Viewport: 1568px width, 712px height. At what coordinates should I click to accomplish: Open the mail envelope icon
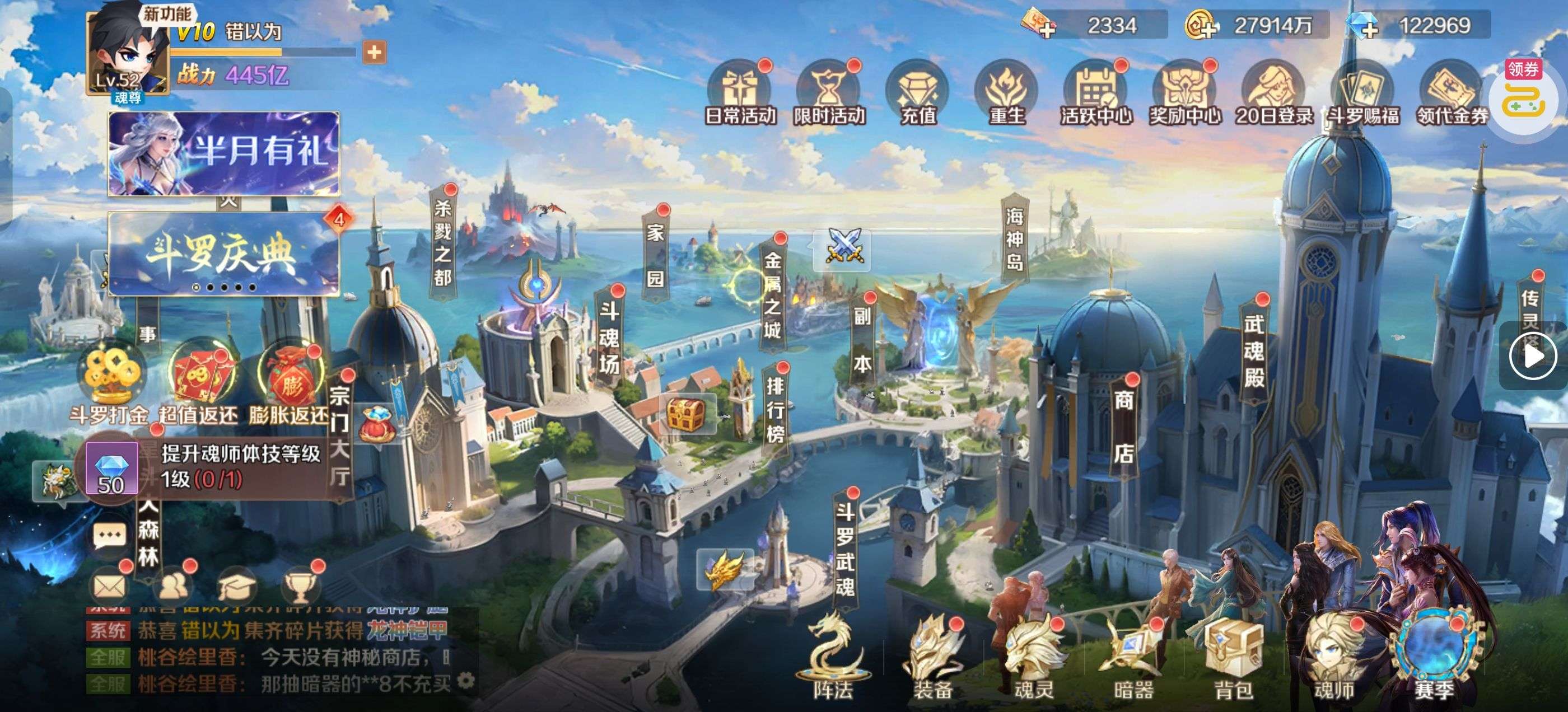[x=110, y=587]
